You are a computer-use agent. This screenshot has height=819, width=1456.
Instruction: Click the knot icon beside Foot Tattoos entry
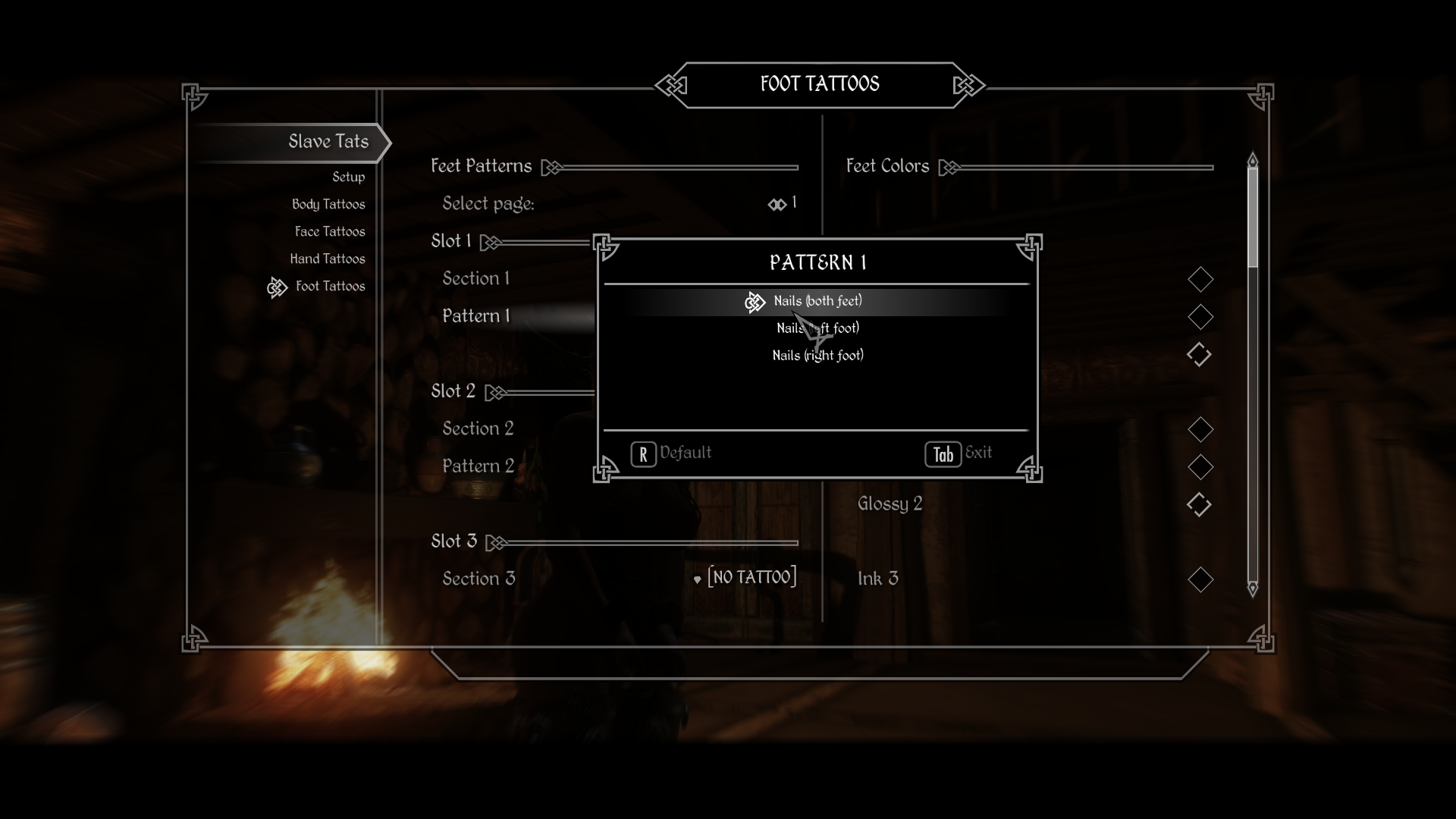[x=278, y=287]
